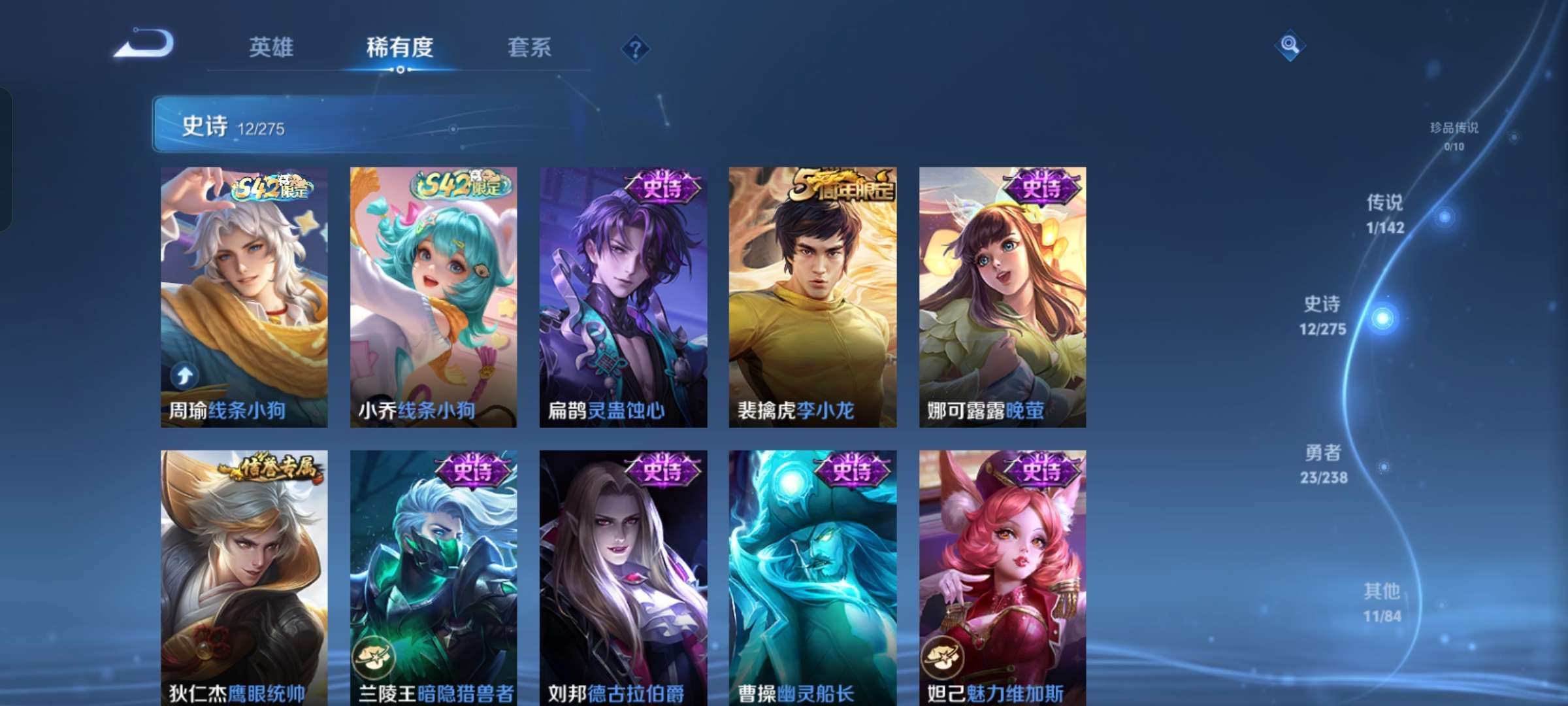
Task: Click the page indicator dot under 稀有度
Action: (400, 70)
